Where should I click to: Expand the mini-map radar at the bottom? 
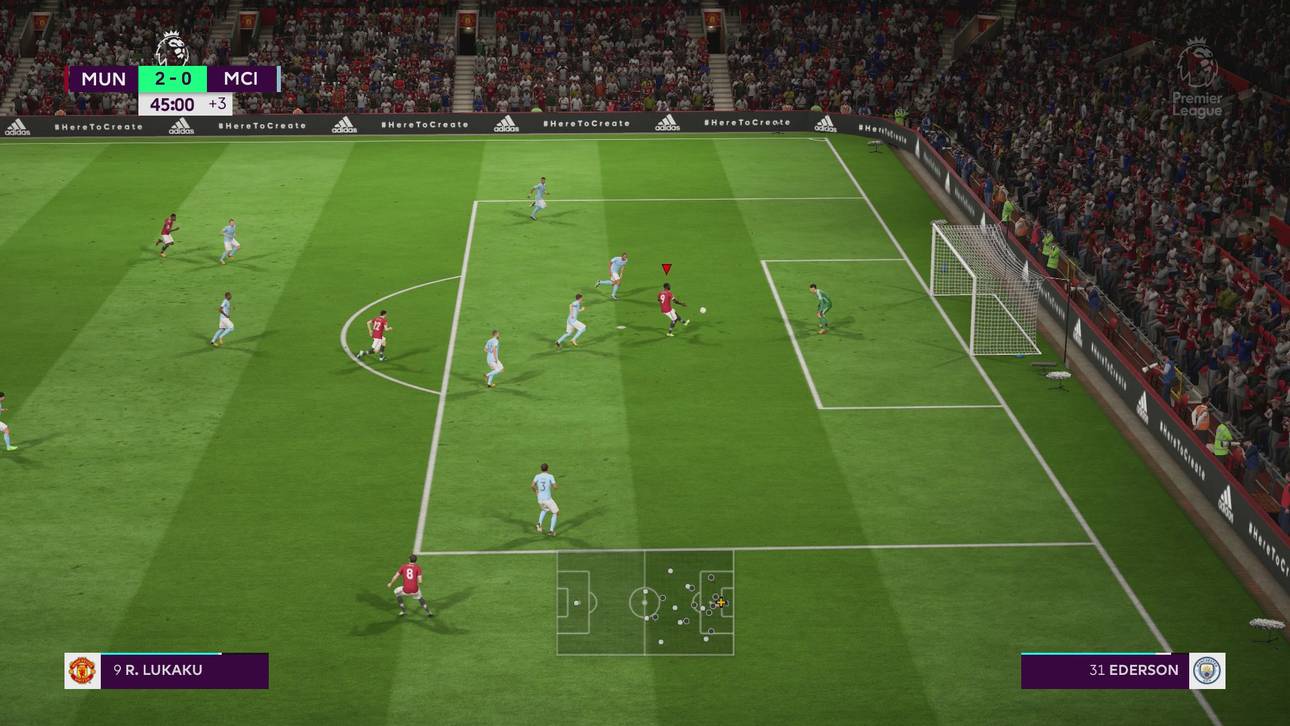coord(645,605)
